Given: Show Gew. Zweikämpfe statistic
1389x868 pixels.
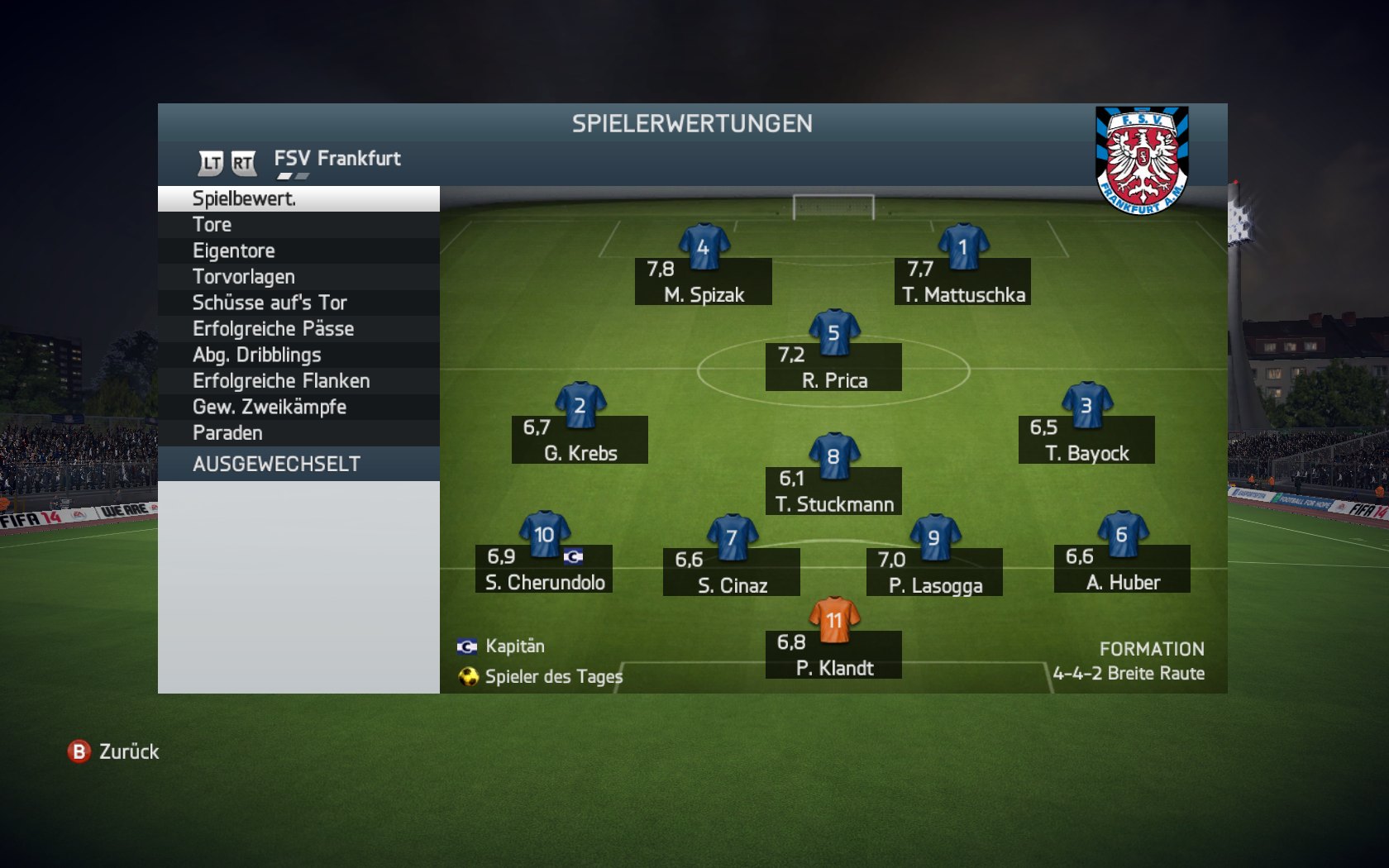Looking at the screenshot, I should [x=298, y=408].
